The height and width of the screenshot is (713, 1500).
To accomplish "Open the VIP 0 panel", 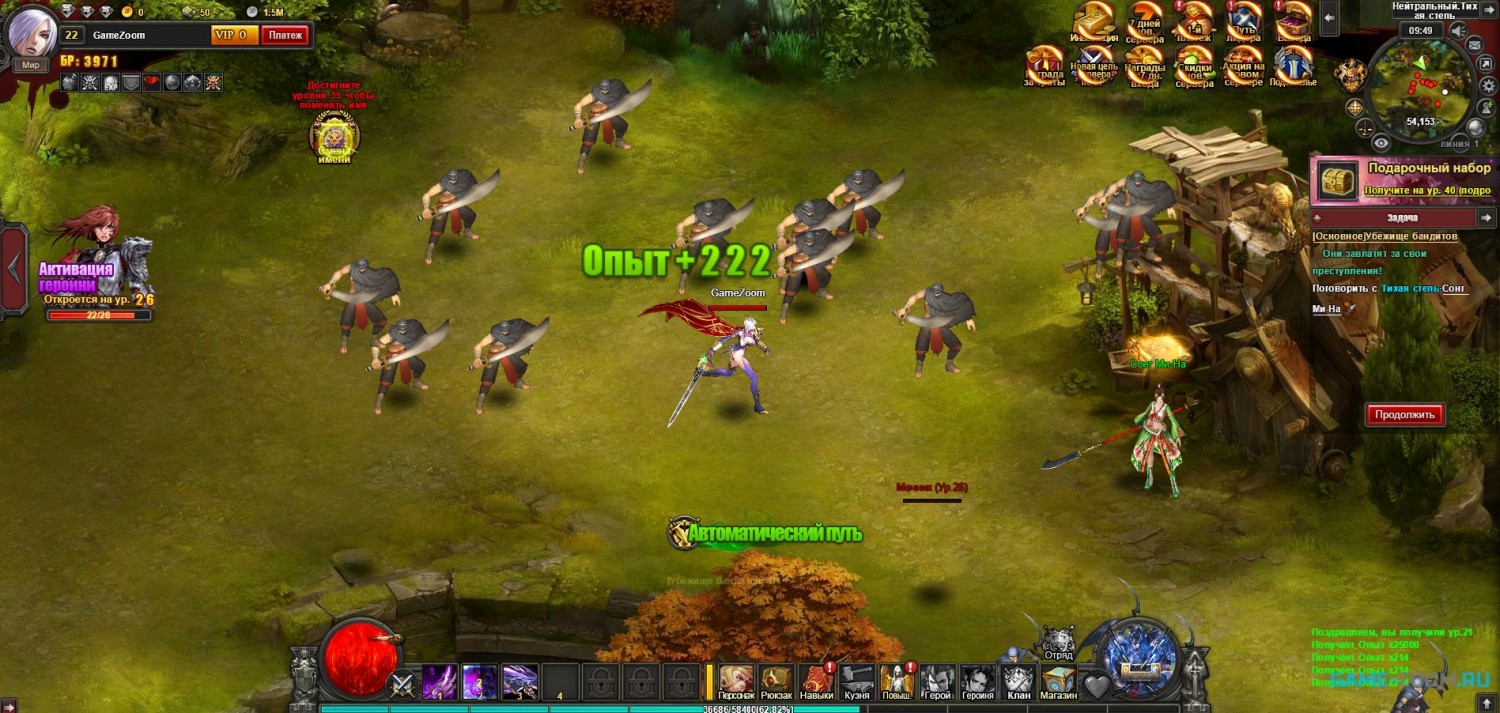I will (x=235, y=35).
